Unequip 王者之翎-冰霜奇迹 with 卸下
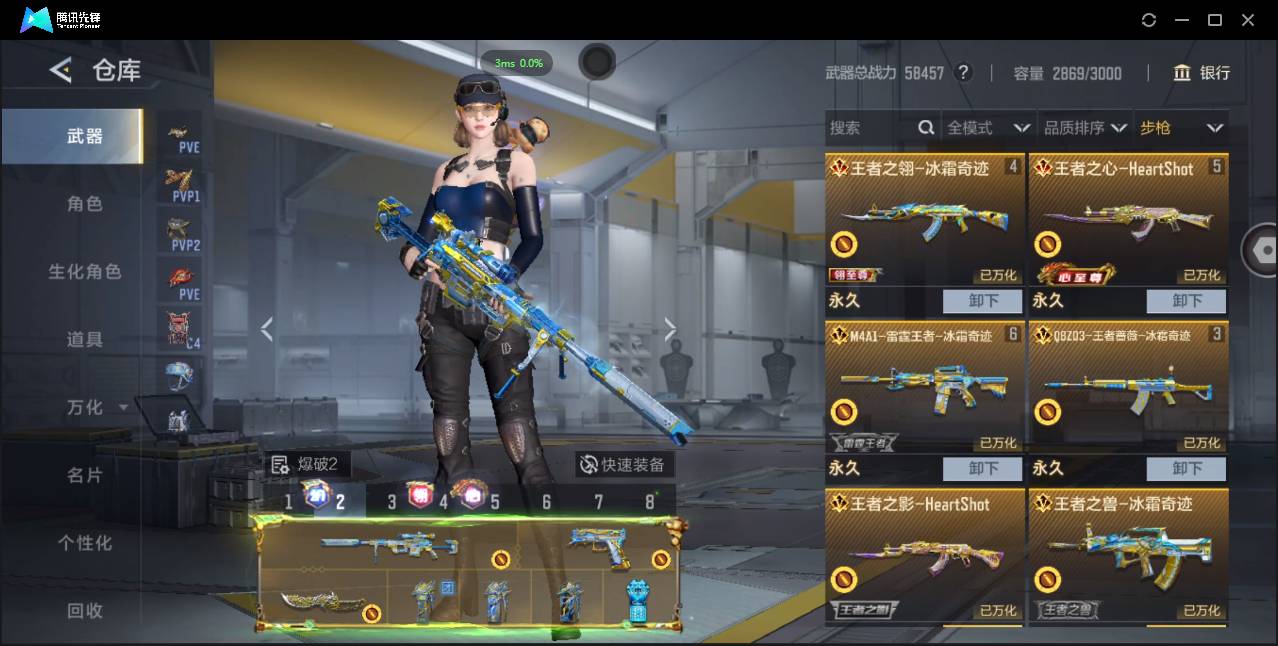 point(982,301)
